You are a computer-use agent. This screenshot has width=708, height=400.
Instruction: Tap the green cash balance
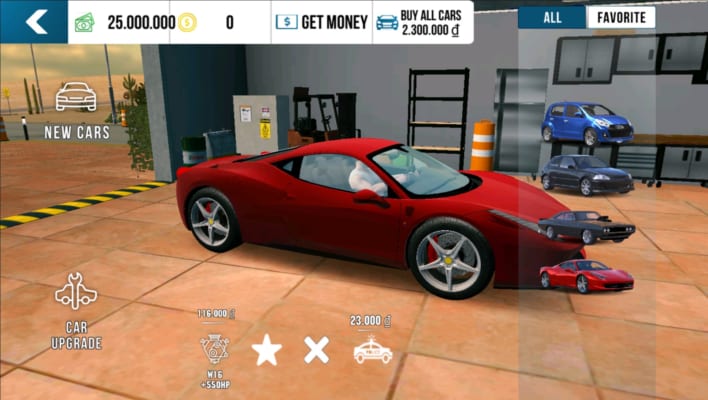point(125,21)
